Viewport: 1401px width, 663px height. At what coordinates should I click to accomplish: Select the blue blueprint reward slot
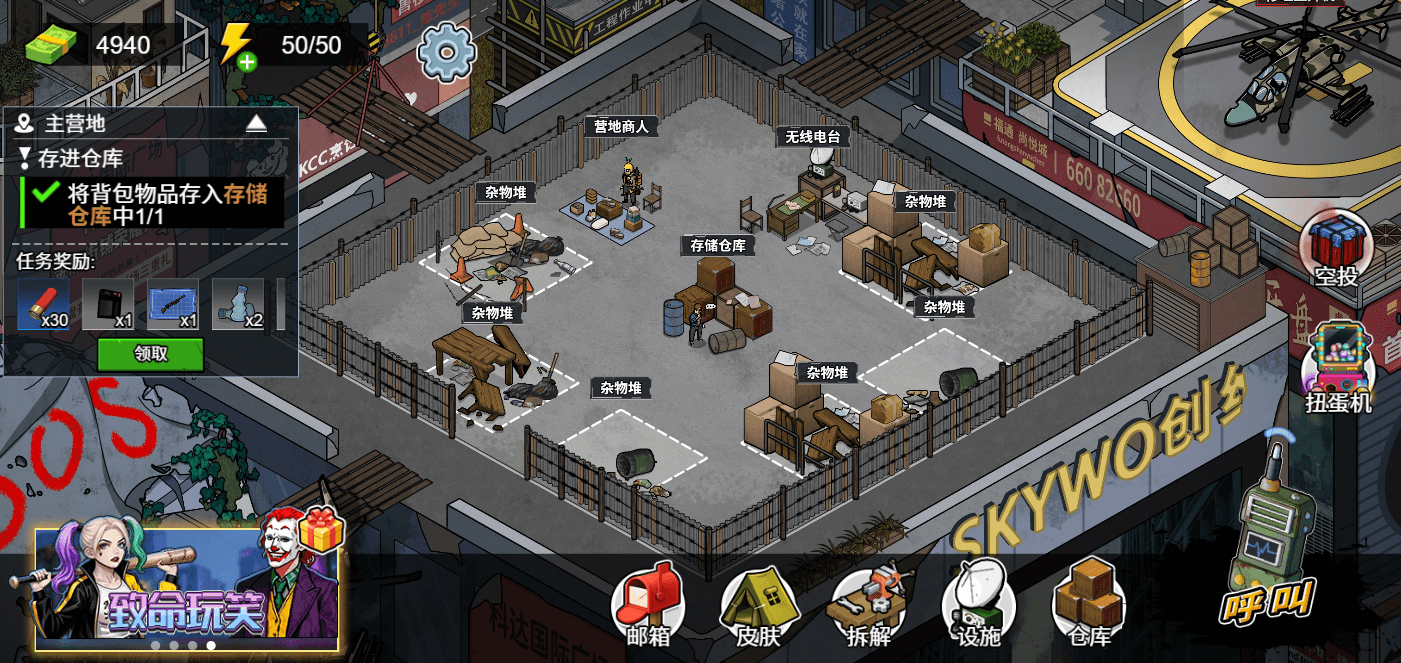pyautogui.click(x=173, y=304)
